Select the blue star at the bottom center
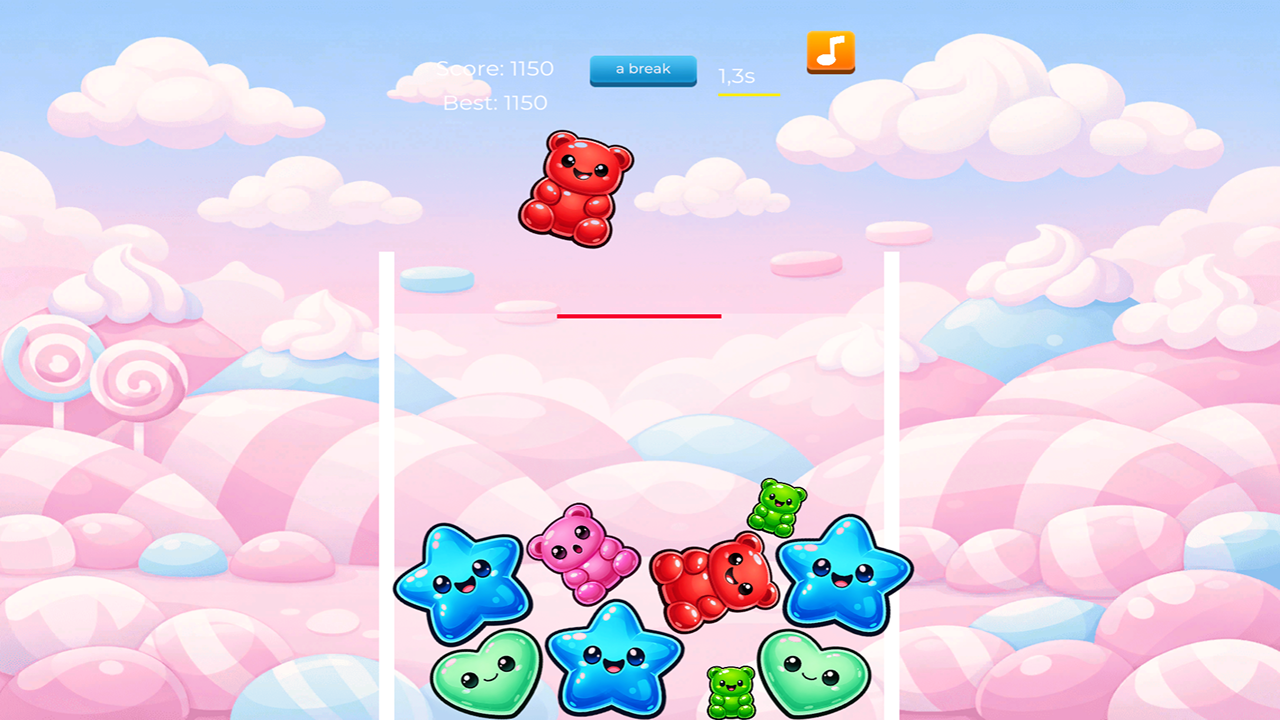Viewport: 1280px width, 720px height. click(615, 662)
